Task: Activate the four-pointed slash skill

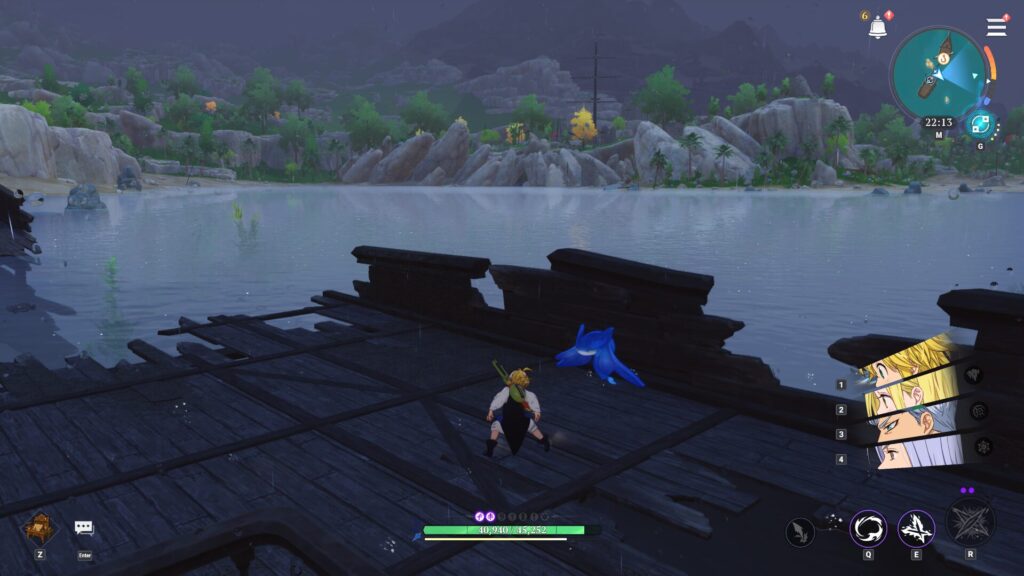Action: [915, 528]
